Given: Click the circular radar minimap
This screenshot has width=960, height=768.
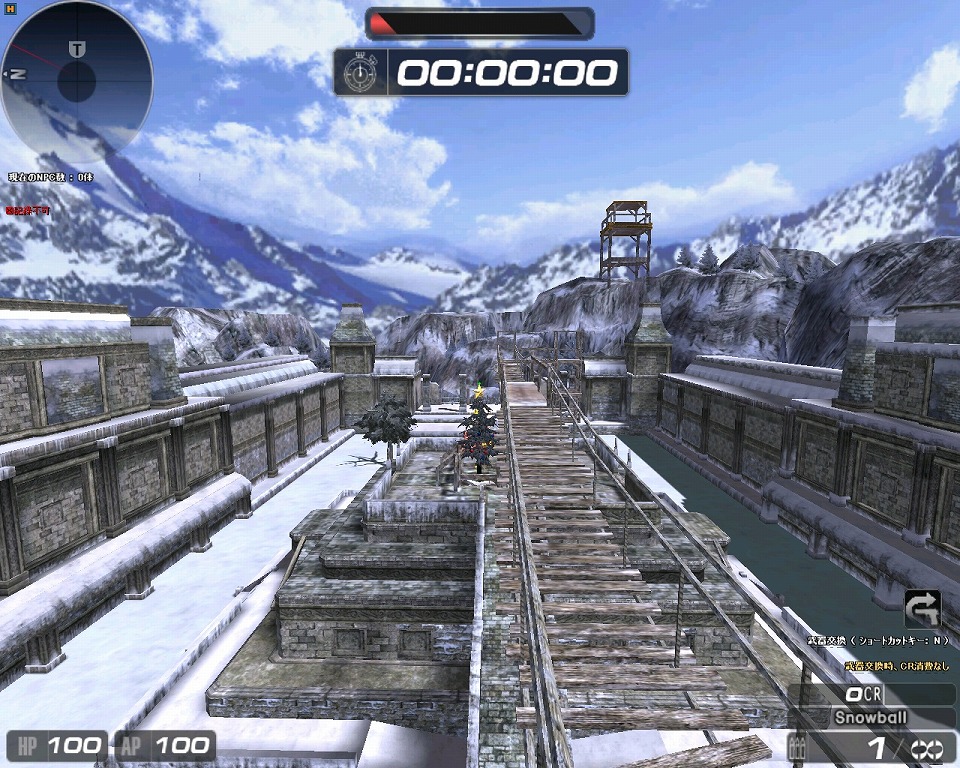Looking at the screenshot, I should tap(77, 81).
